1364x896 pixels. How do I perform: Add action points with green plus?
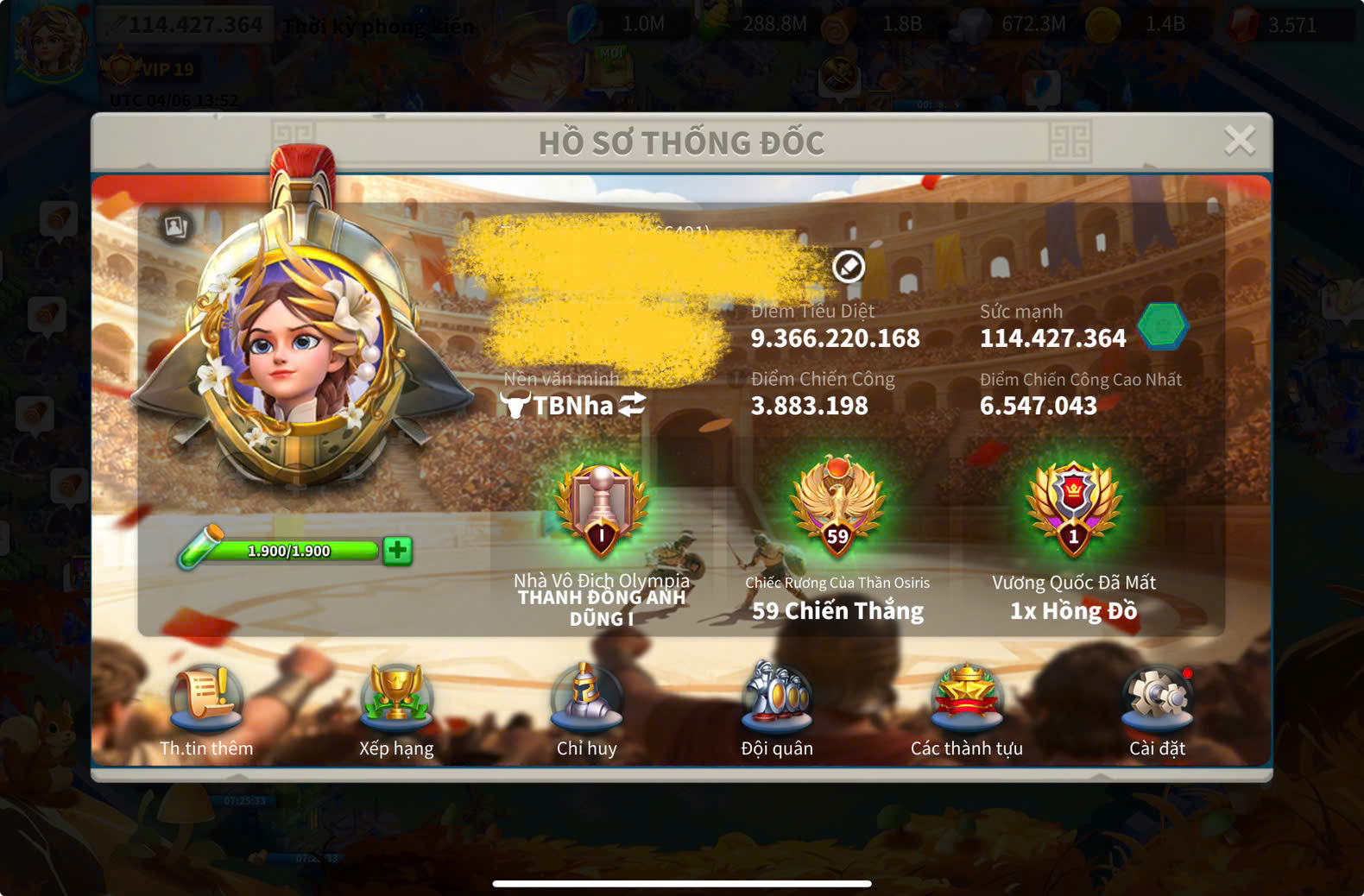click(398, 550)
